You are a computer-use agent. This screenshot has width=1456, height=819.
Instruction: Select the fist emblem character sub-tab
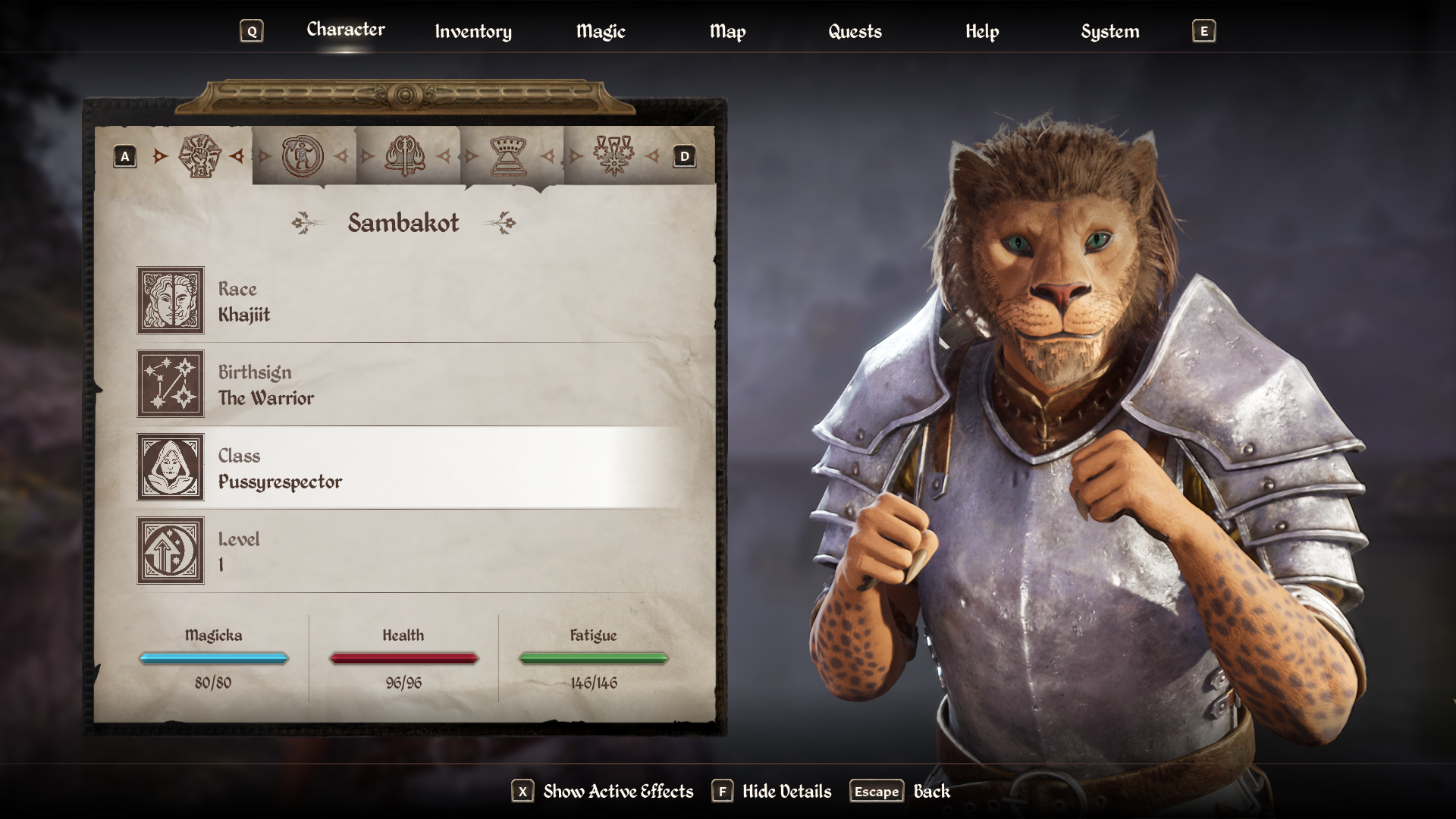[x=199, y=156]
